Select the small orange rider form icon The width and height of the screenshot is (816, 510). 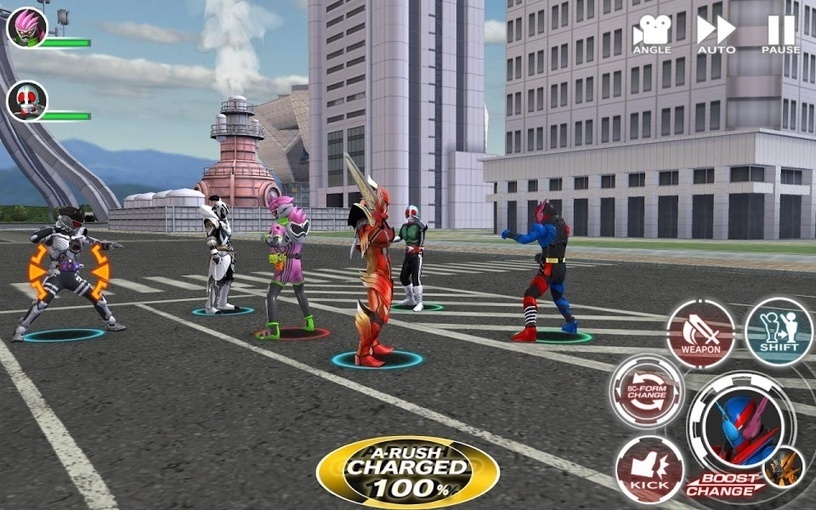pyautogui.click(x=783, y=467)
